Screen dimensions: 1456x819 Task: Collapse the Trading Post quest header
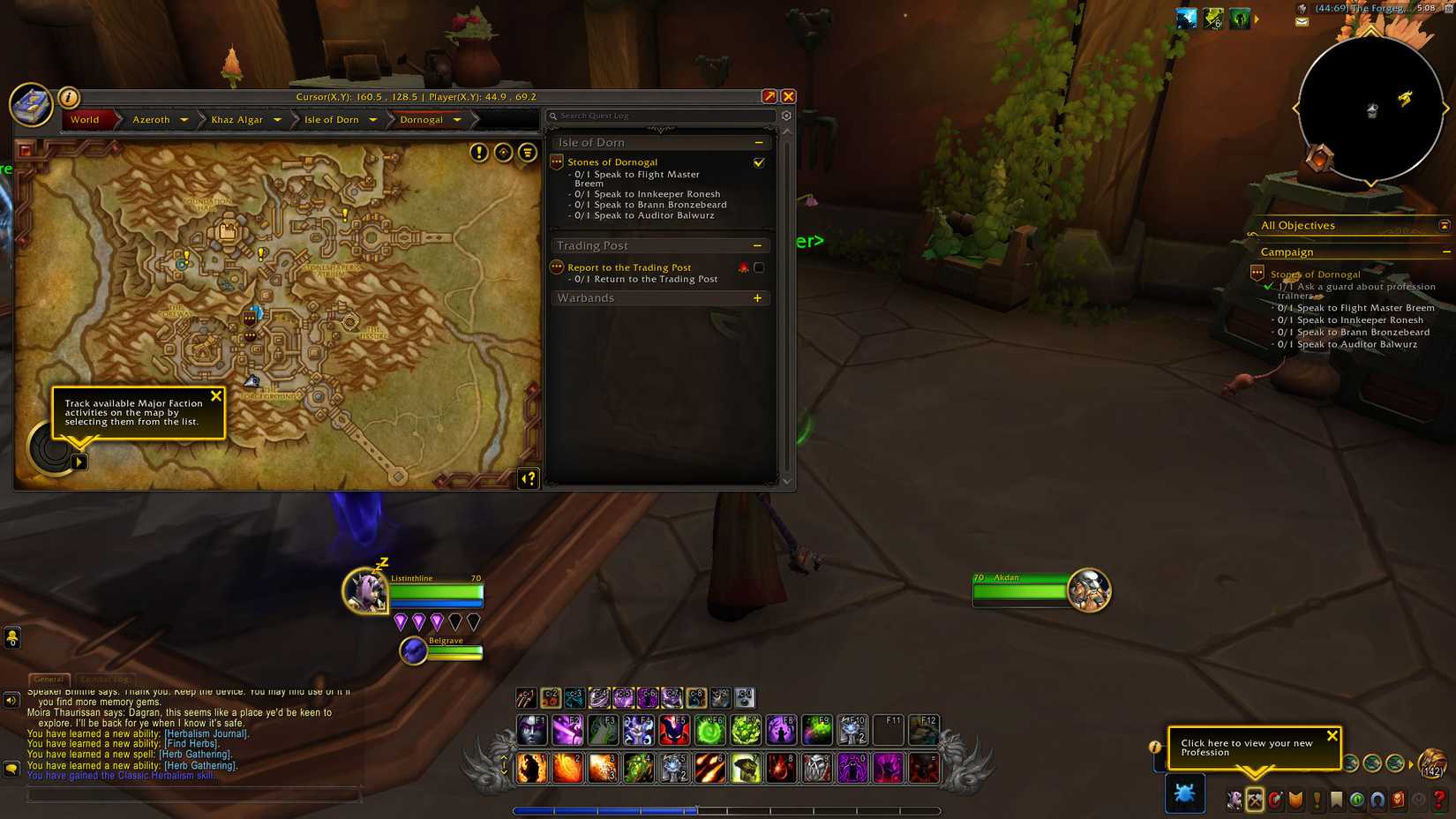[x=757, y=244]
